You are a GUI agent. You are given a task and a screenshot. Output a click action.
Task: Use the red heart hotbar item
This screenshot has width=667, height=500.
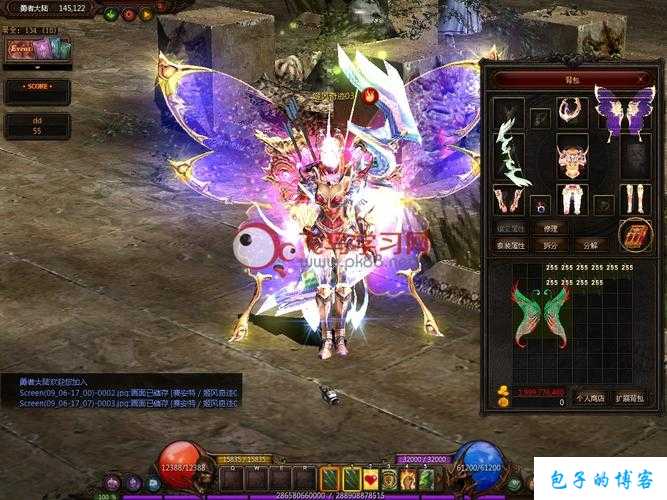(x=371, y=479)
